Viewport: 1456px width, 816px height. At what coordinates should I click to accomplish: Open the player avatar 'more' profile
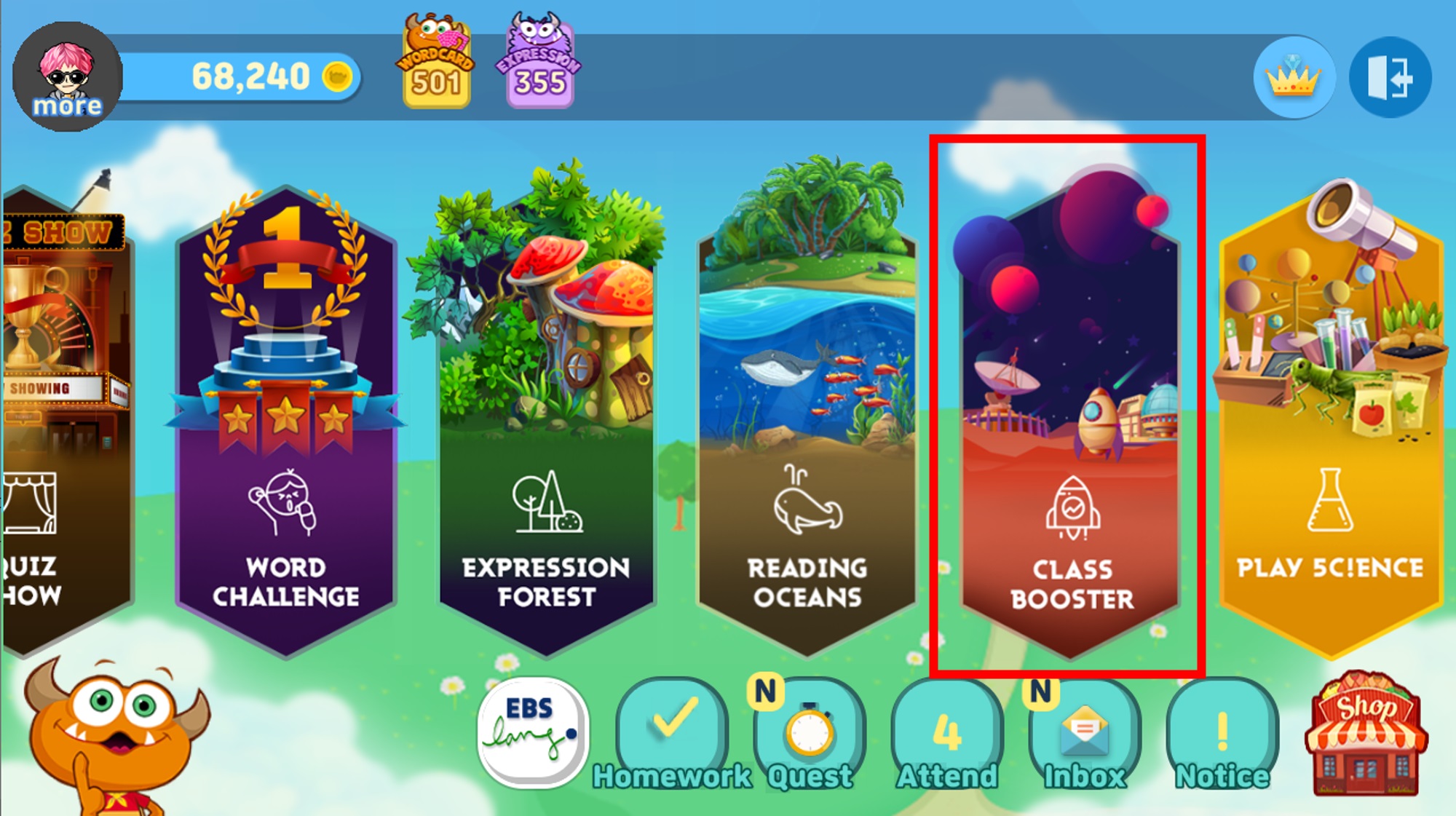point(67,77)
